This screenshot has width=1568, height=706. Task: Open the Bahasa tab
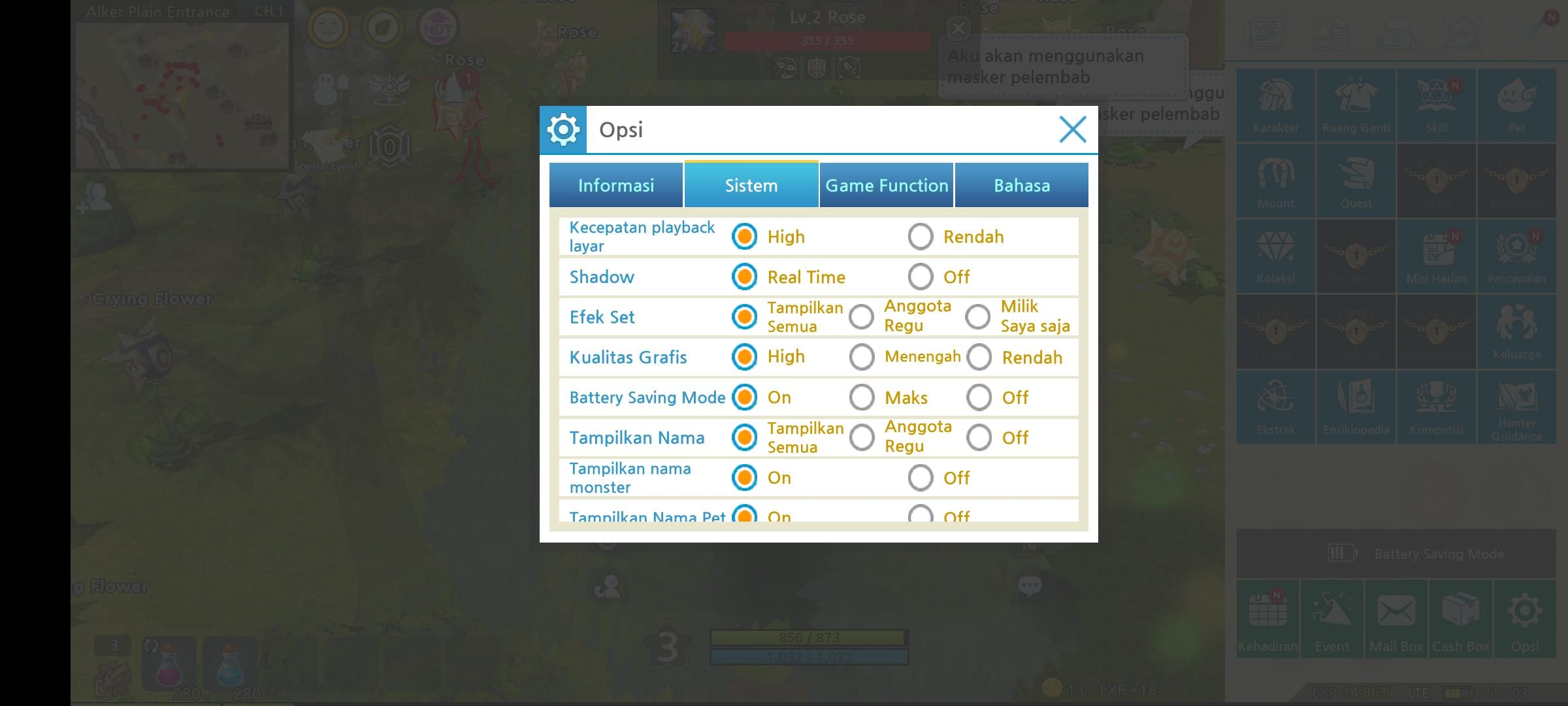(x=1022, y=185)
